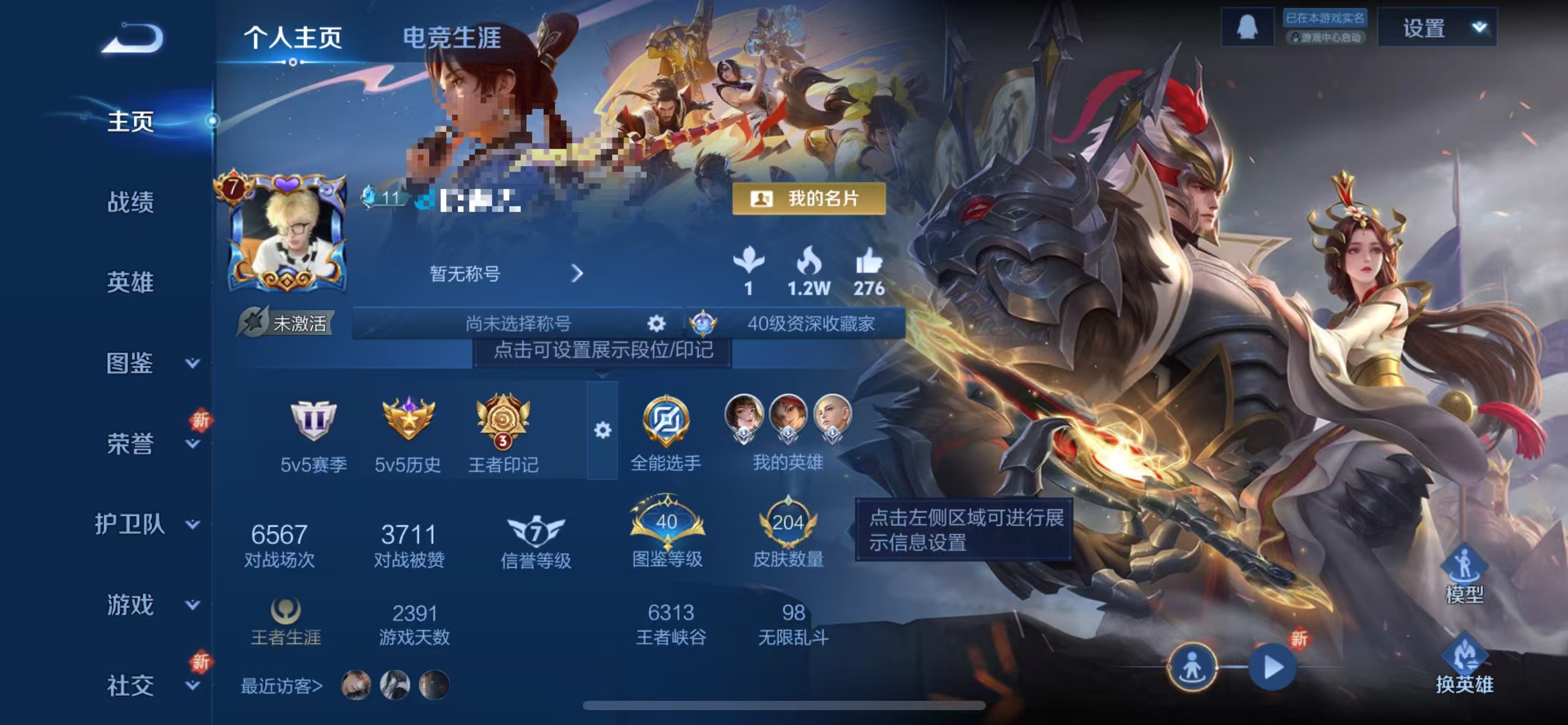Toggle the gear next to 尚未选择称号
The width and height of the screenshot is (1568, 725).
click(x=655, y=323)
